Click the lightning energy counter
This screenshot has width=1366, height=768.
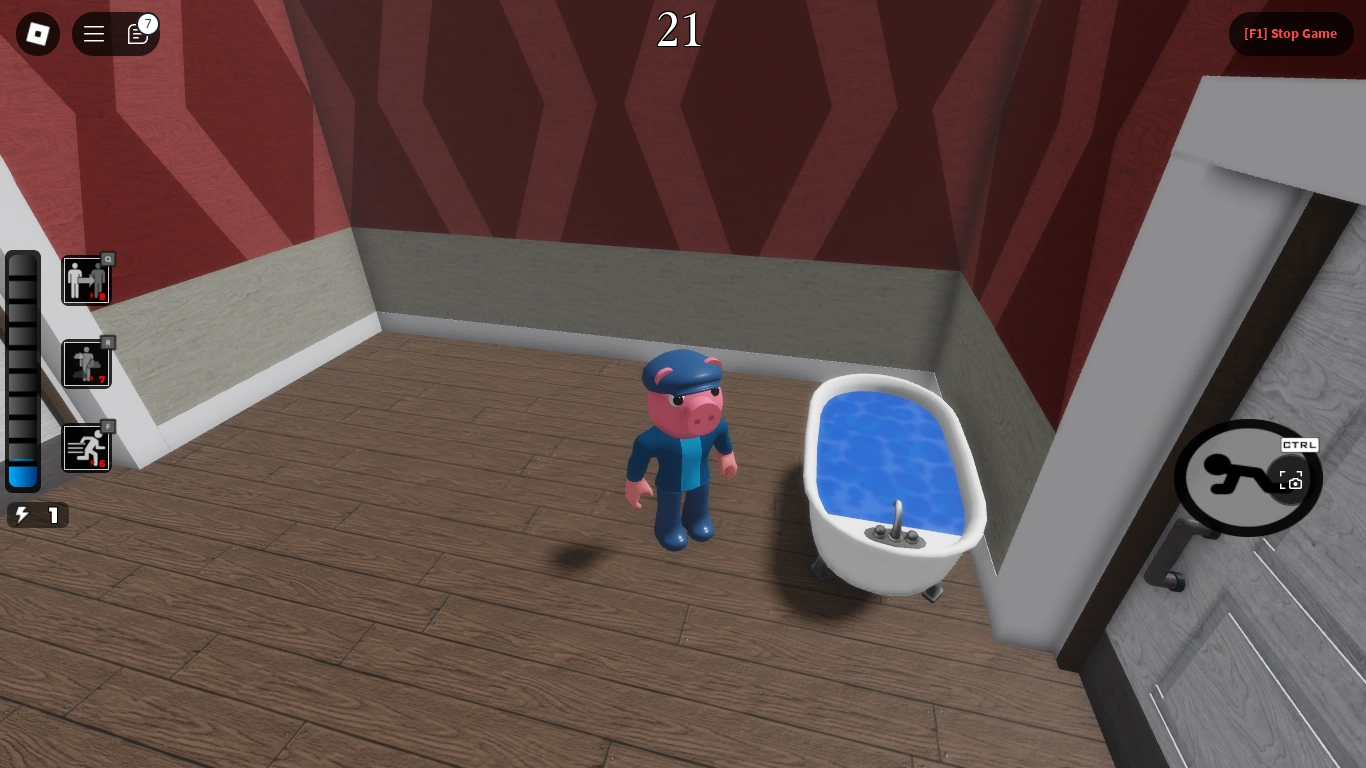coord(37,515)
